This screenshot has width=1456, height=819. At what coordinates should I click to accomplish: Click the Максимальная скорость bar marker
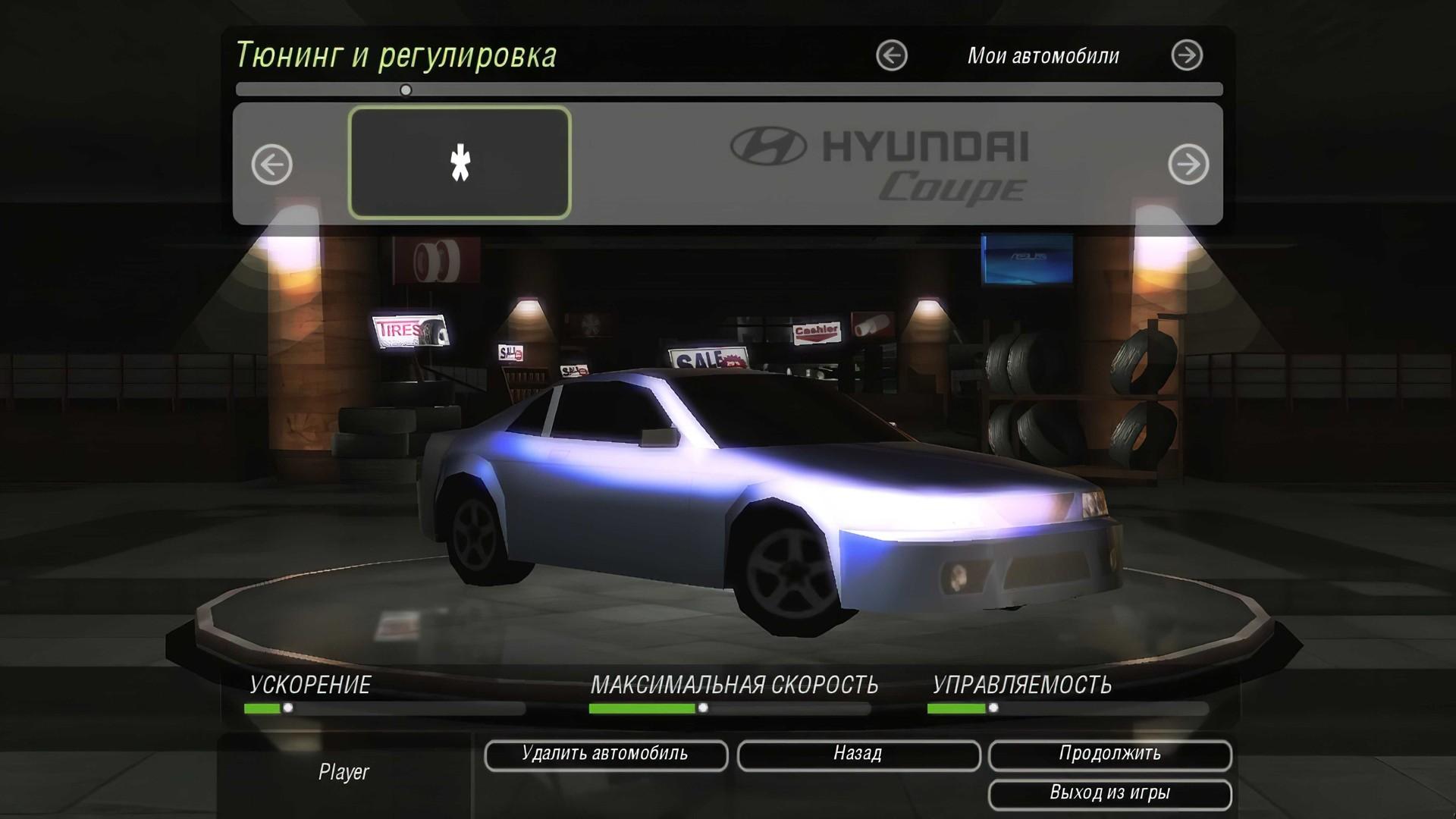coord(704,708)
